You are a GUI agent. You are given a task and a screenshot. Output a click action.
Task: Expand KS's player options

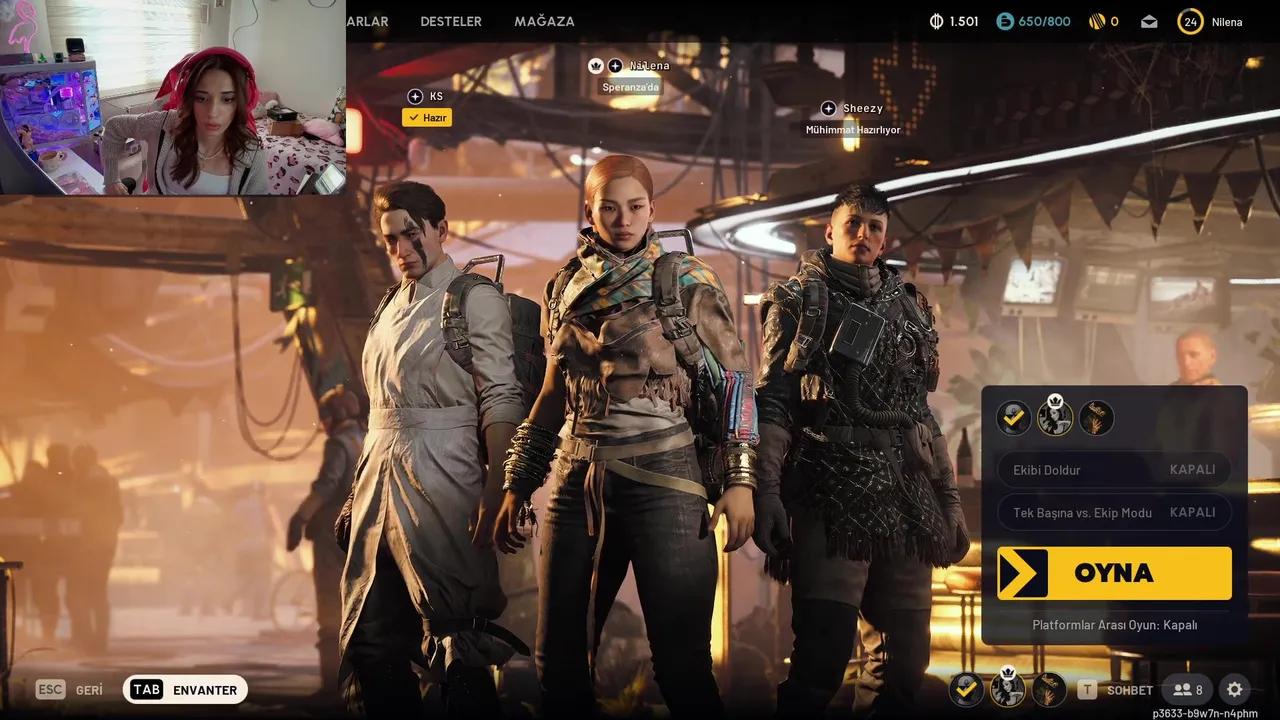(x=415, y=96)
